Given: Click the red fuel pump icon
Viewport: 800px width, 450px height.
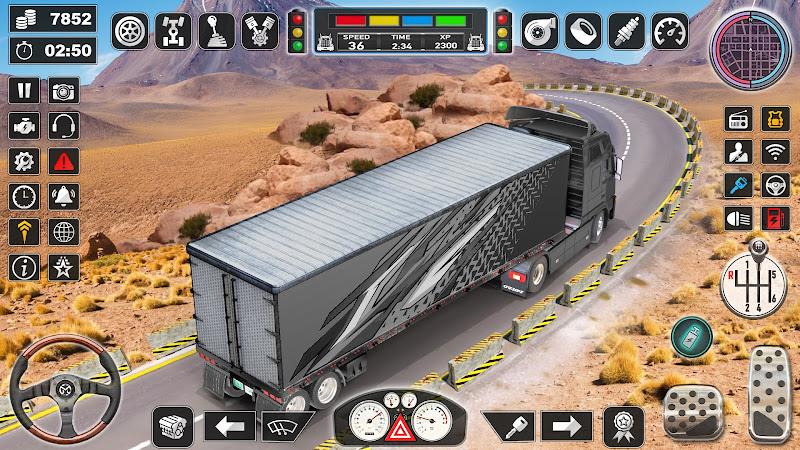Looking at the screenshot, I should point(775,218).
